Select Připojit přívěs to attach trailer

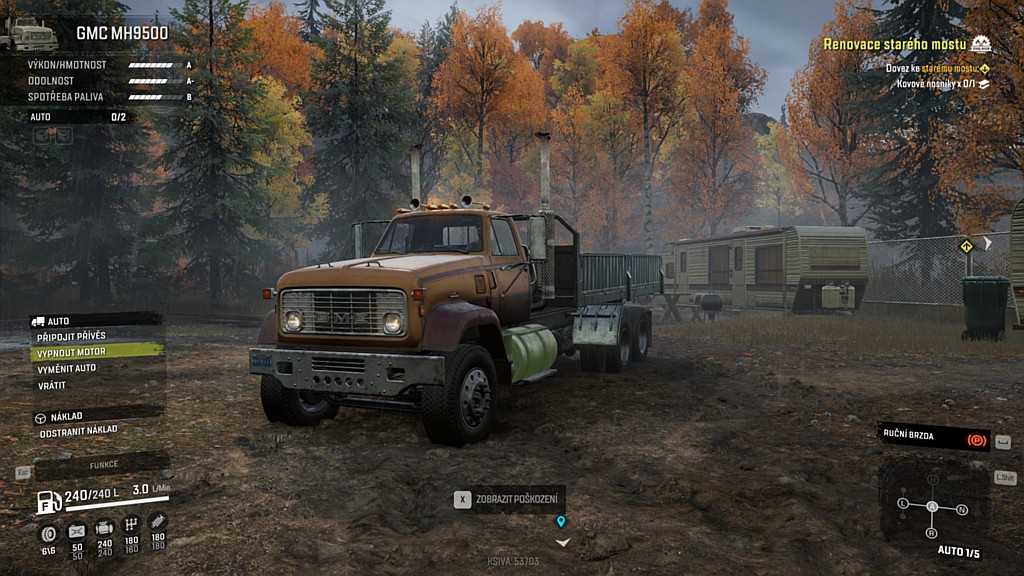(x=72, y=336)
